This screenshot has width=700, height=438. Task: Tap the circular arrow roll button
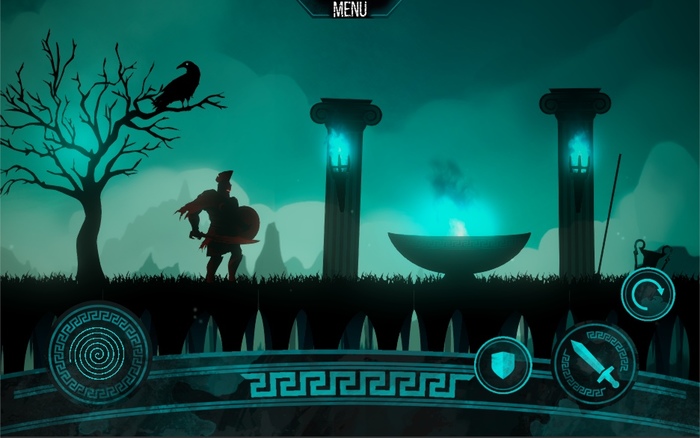click(647, 294)
